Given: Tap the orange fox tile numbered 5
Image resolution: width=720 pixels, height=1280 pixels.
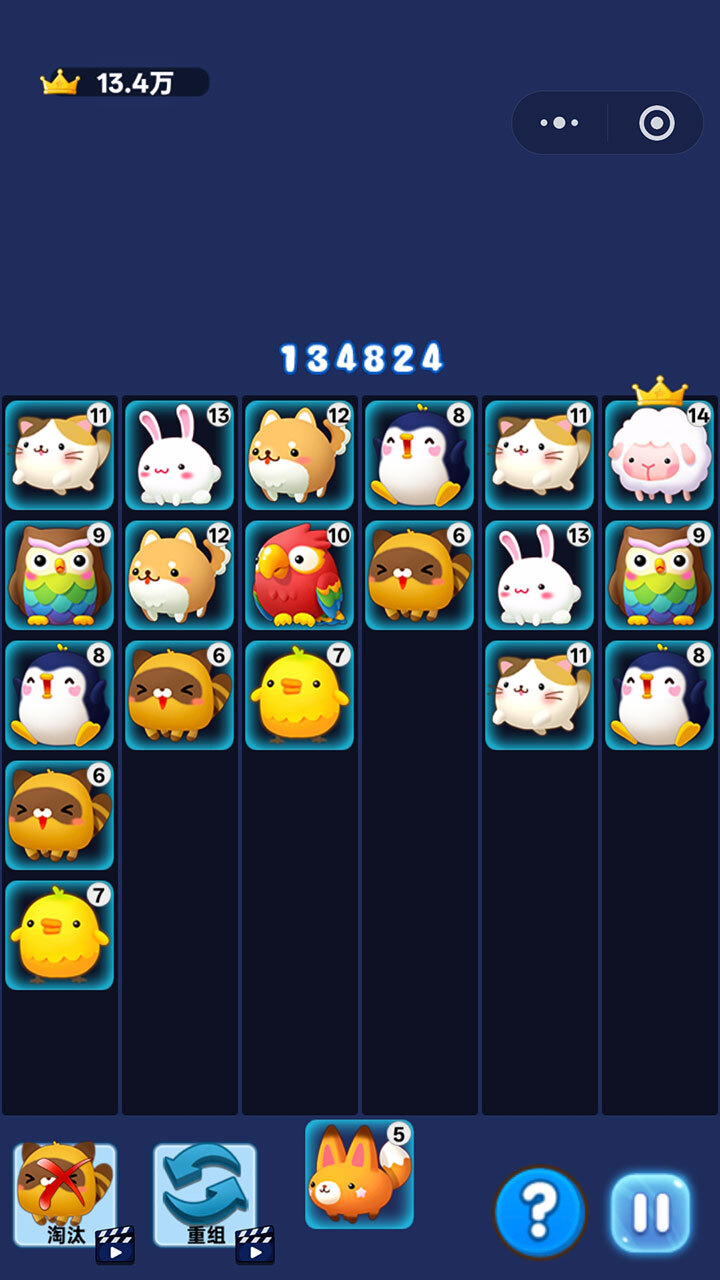Looking at the screenshot, I should pos(359,1175).
